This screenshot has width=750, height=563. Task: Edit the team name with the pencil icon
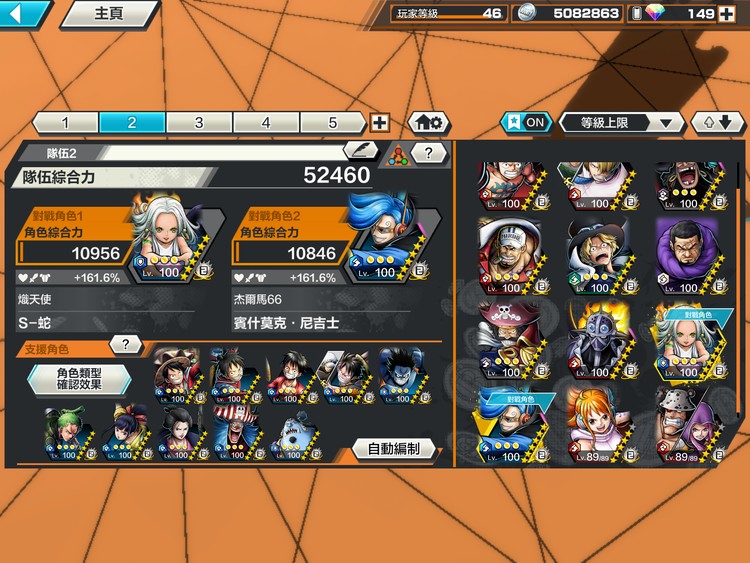click(x=361, y=151)
